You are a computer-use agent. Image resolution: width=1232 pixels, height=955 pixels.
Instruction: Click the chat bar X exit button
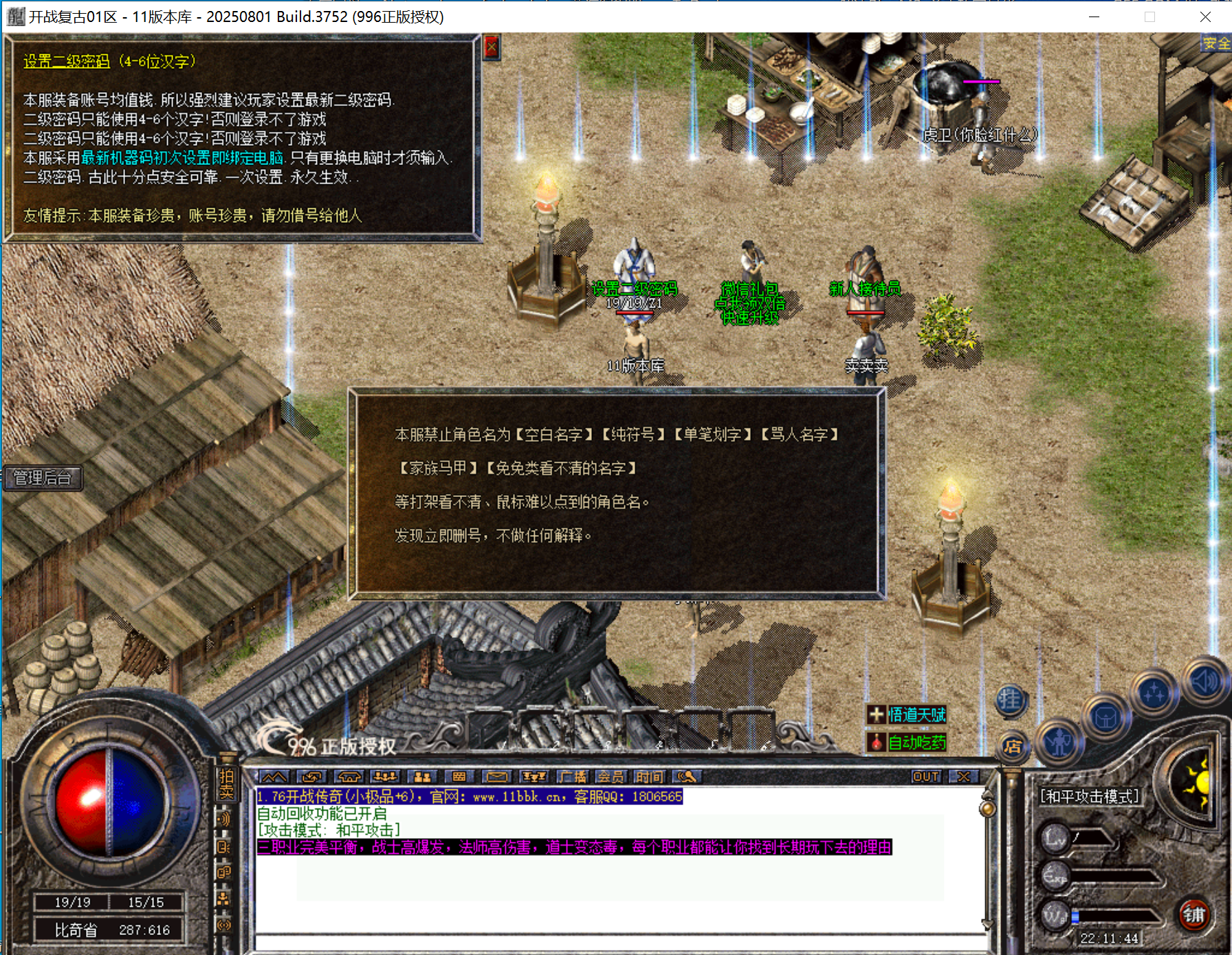click(963, 777)
